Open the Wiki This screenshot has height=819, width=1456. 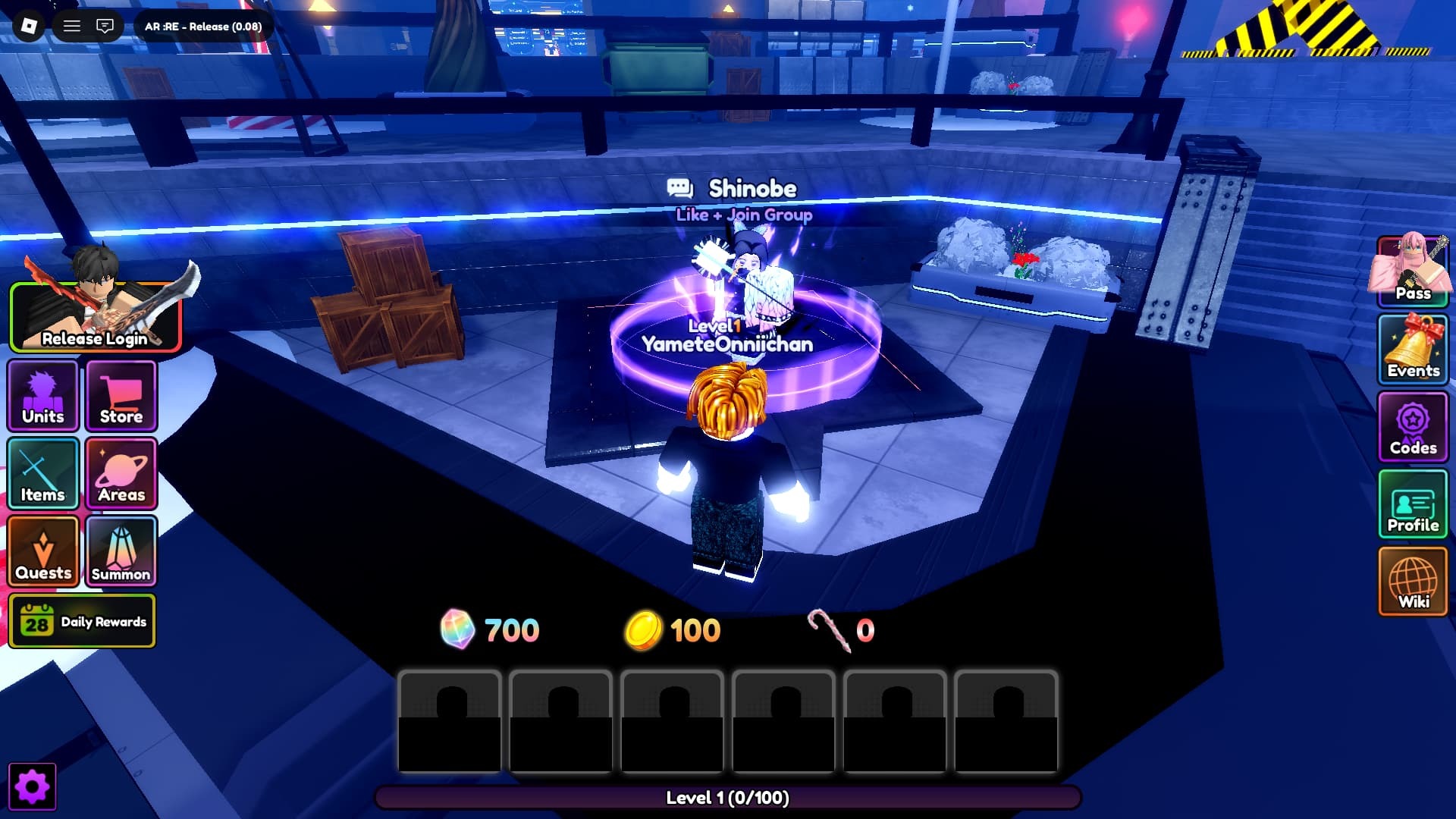(x=1413, y=582)
